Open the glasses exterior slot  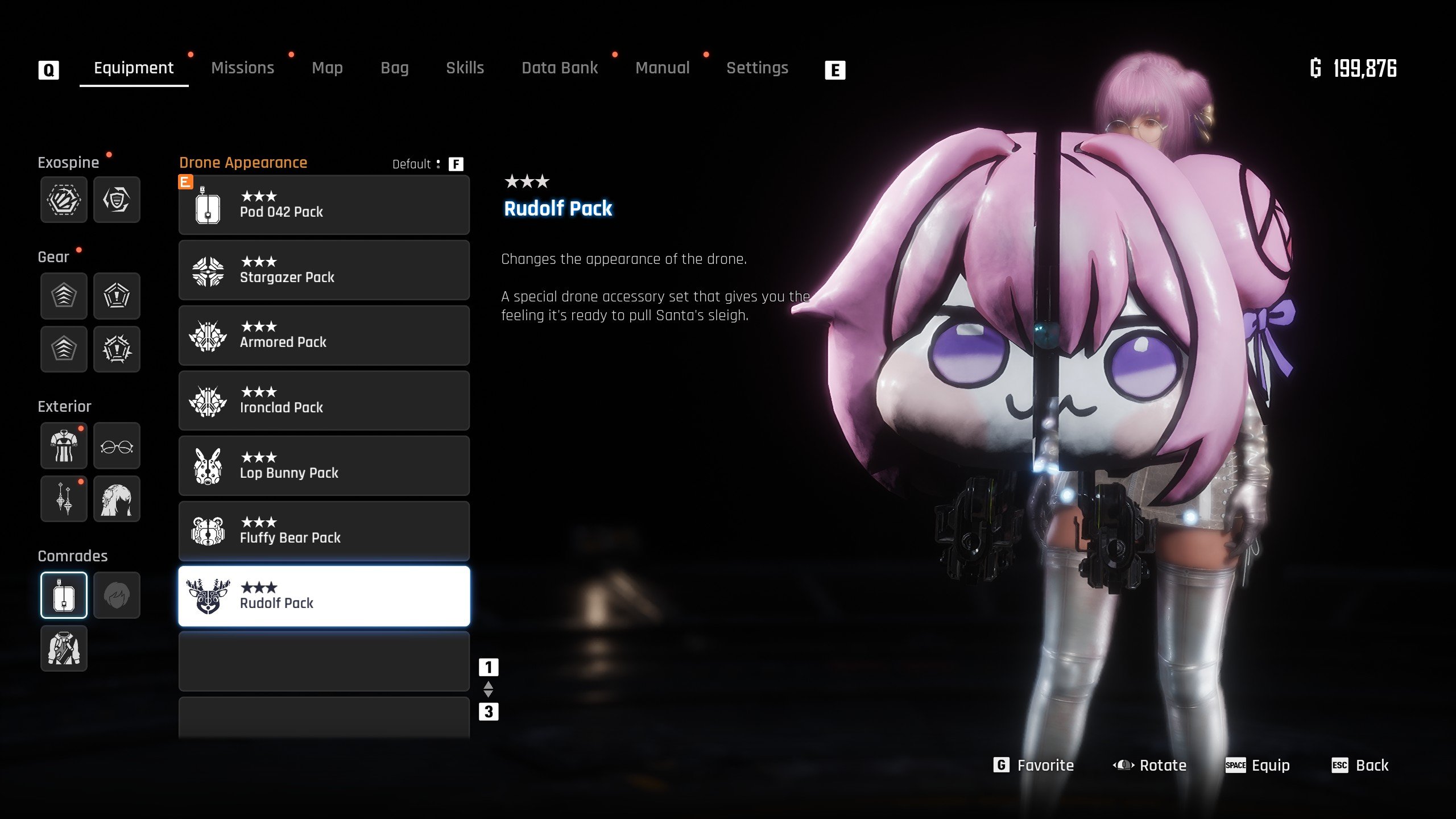click(117, 446)
